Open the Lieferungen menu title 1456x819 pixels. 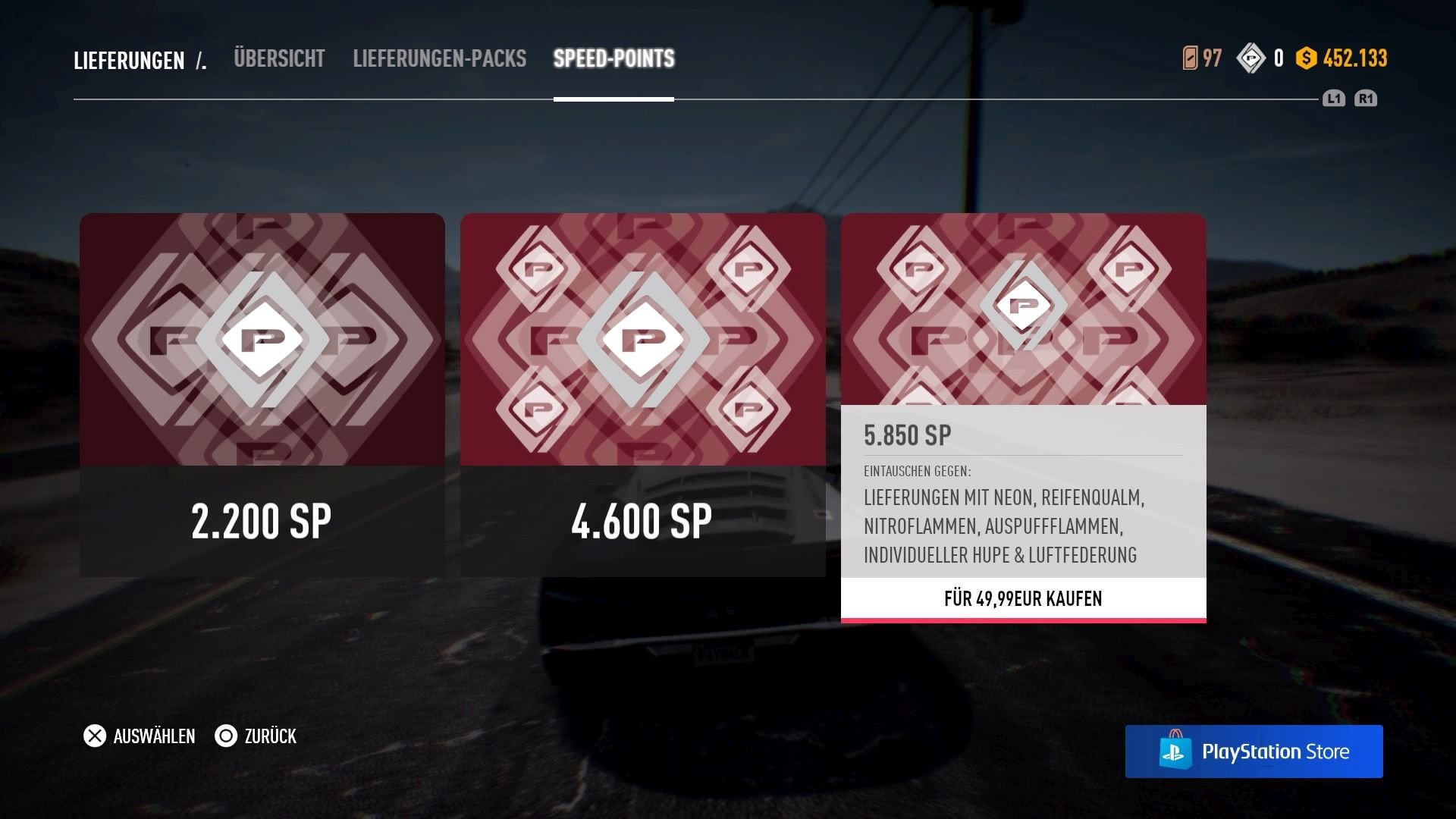pos(127,61)
